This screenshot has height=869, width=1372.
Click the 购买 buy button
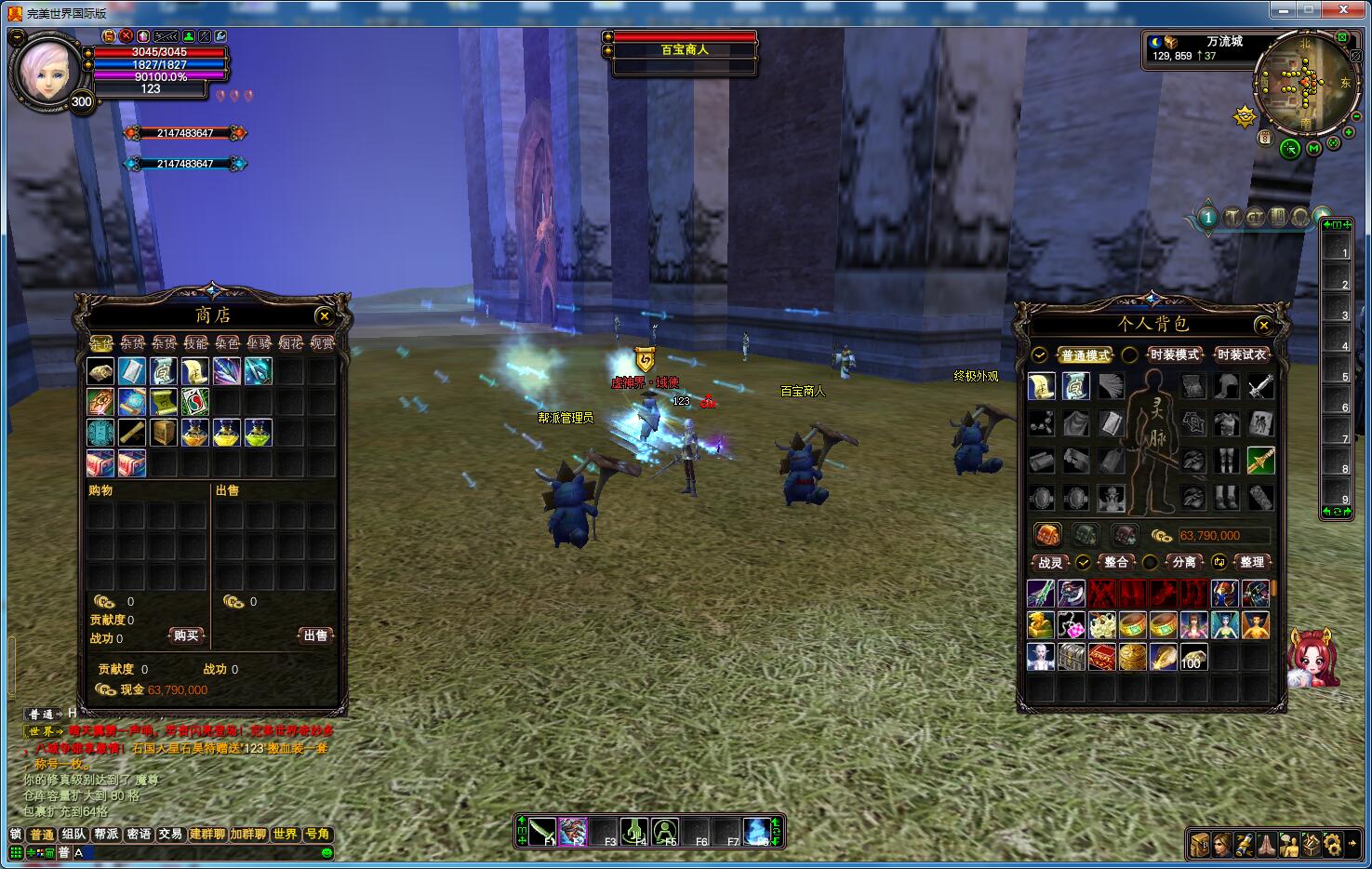click(x=186, y=635)
